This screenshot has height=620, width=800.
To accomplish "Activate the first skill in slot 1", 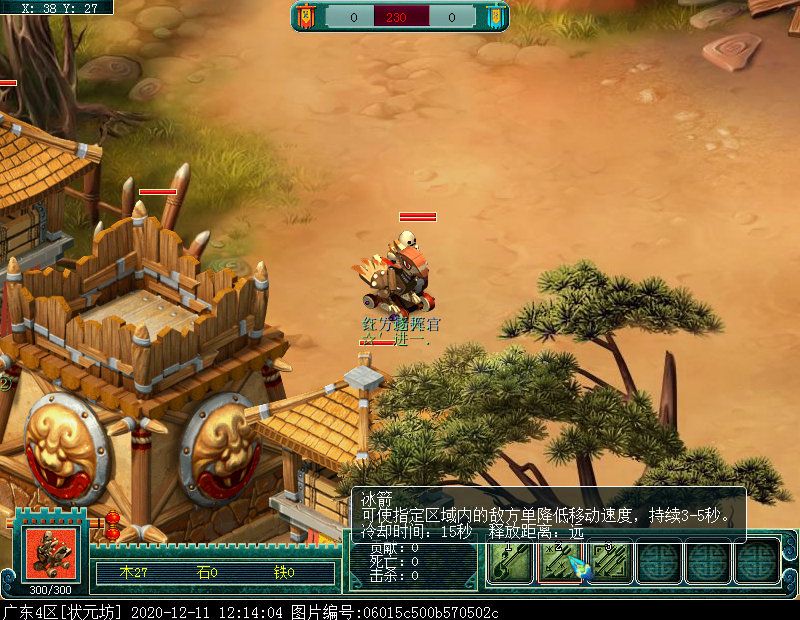I will [511, 563].
